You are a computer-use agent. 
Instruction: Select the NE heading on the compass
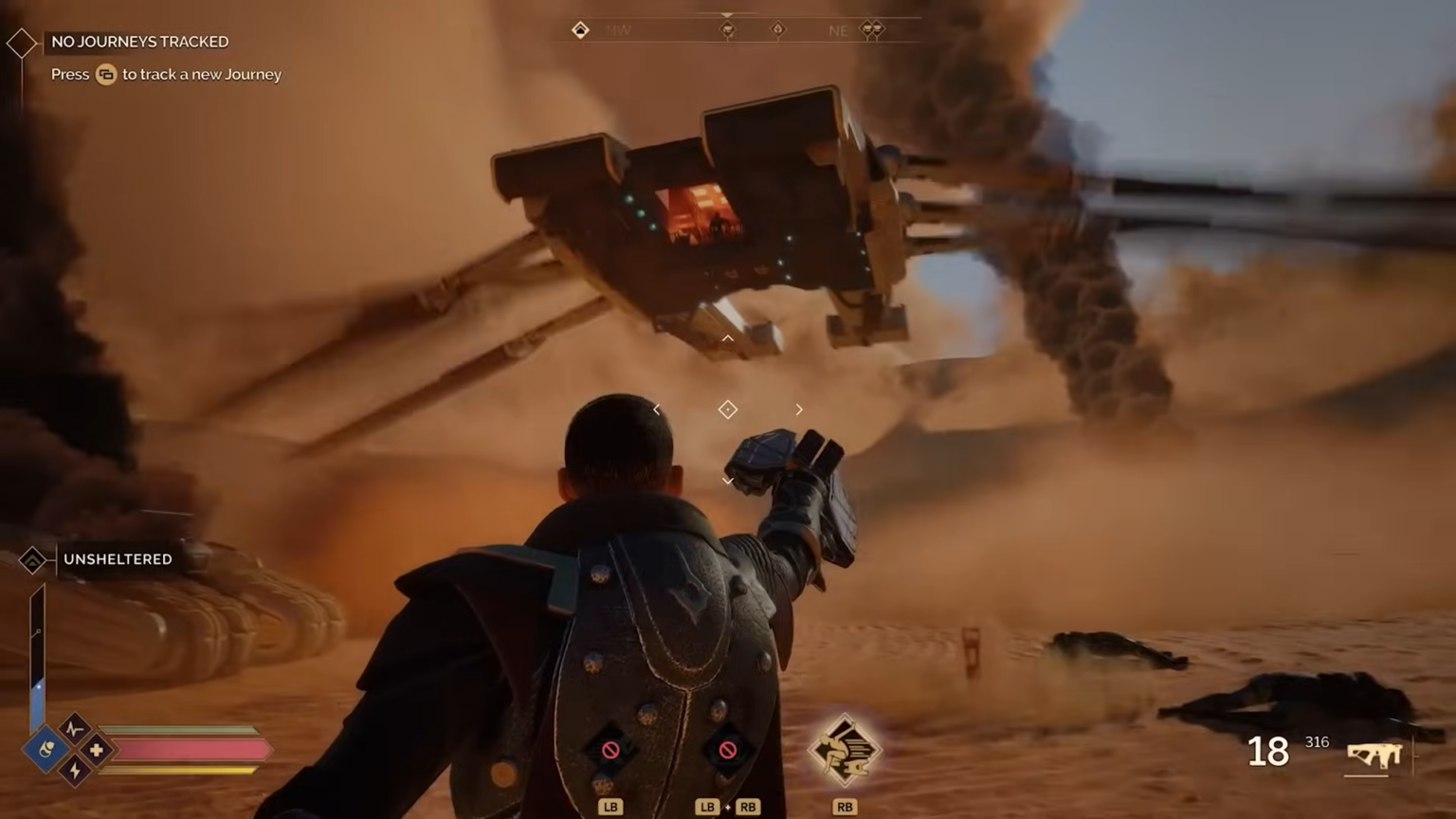point(839,30)
